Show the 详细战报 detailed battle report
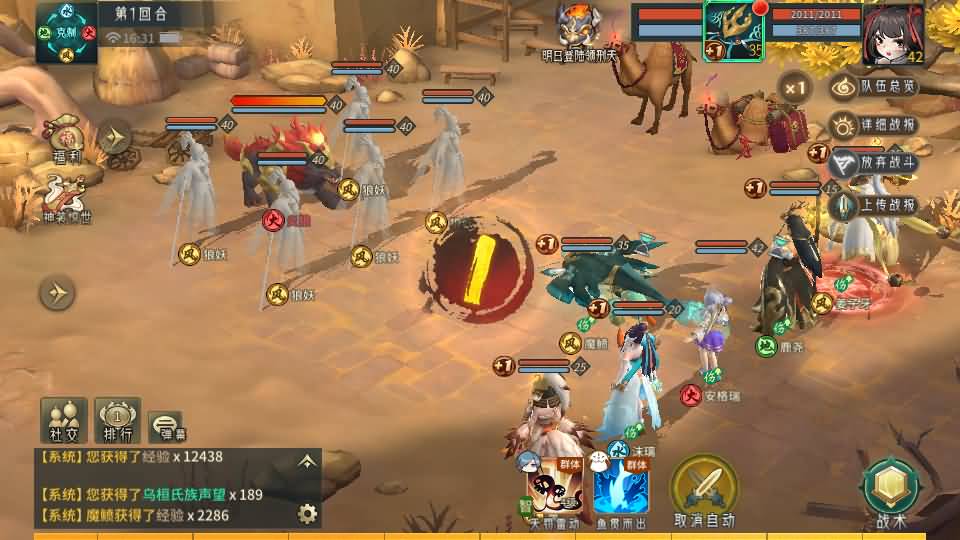960x540 pixels. [876, 126]
